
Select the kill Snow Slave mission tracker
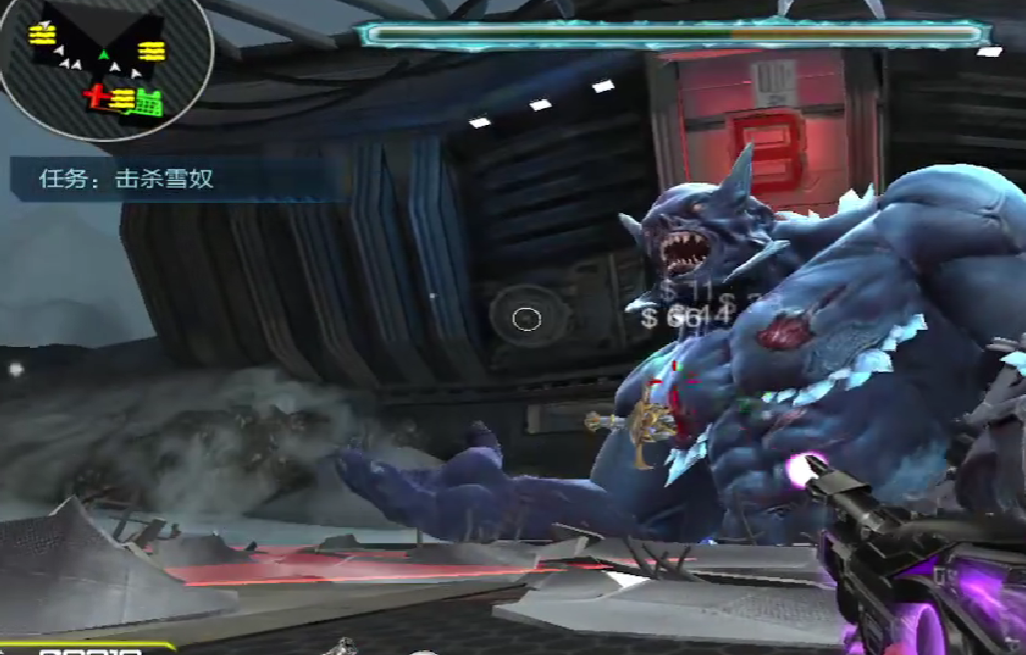coord(127,180)
